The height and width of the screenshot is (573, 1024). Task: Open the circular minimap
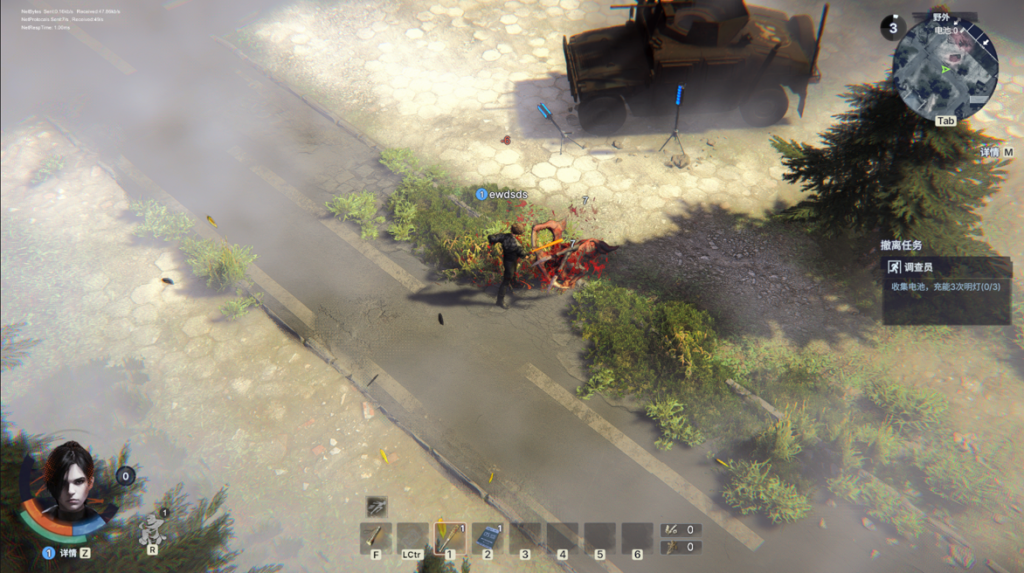point(944,69)
